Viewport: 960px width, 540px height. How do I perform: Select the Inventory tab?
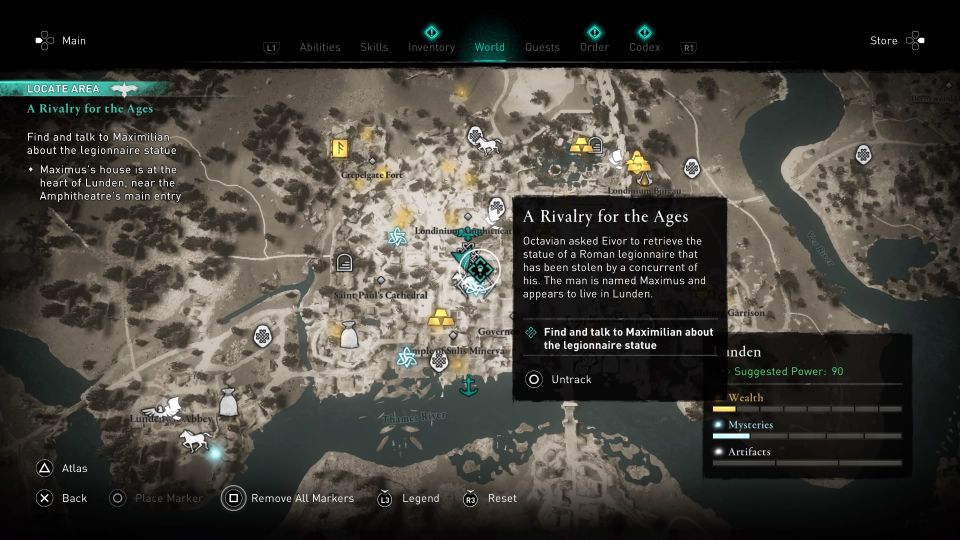(x=431, y=47)
